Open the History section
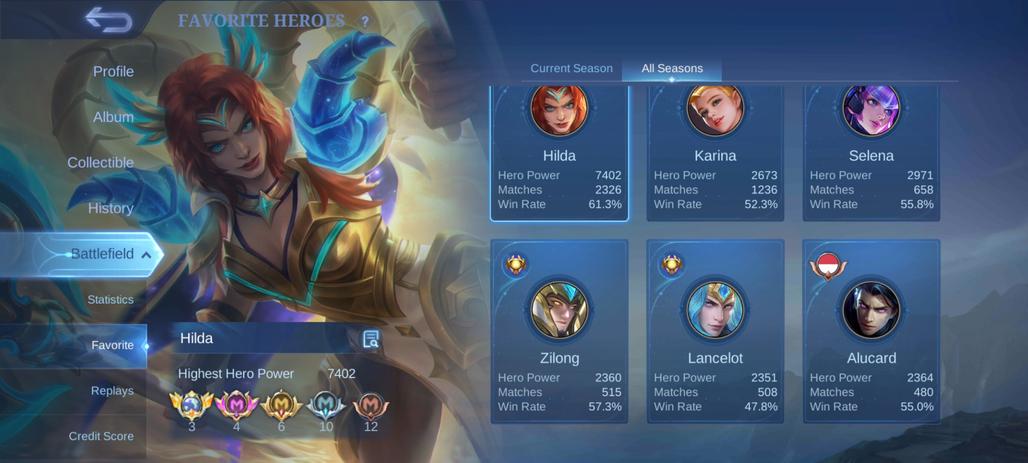1028x463 pixels. click(x=110, y=208)
